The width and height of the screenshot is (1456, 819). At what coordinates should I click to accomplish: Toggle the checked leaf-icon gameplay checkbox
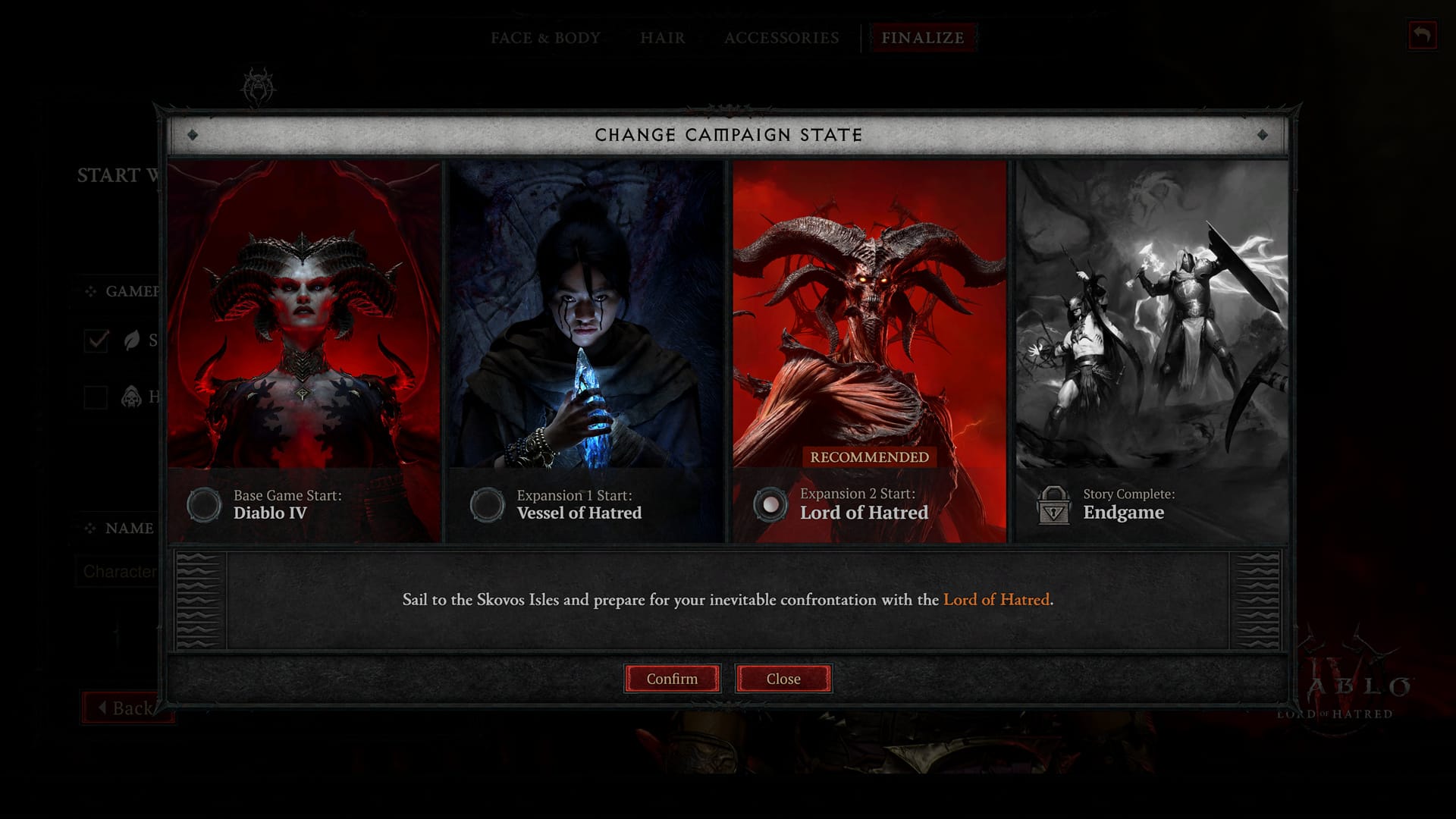pyautogui.click(x=96, y=340)
